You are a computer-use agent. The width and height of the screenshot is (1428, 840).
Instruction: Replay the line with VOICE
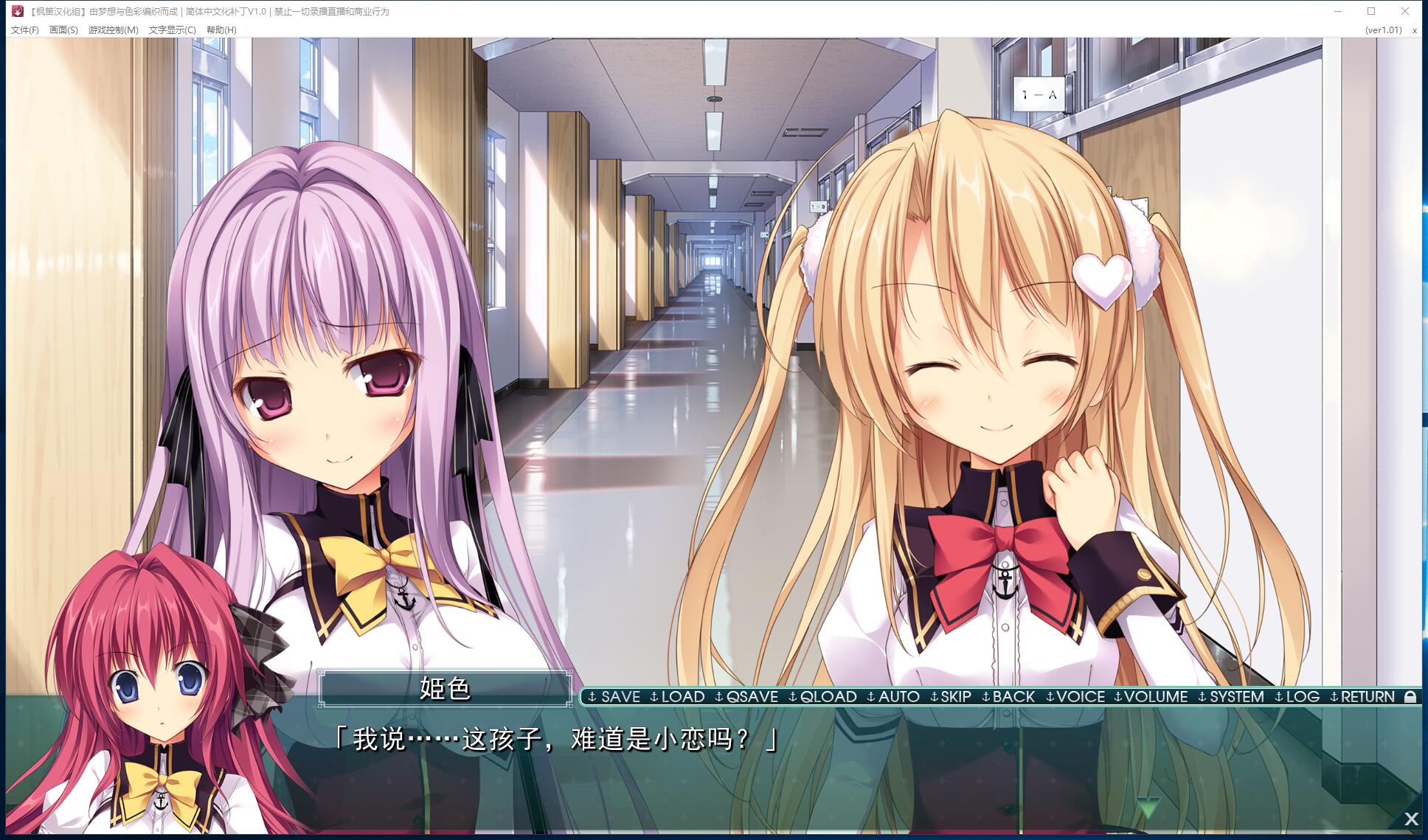point(1075,697)
